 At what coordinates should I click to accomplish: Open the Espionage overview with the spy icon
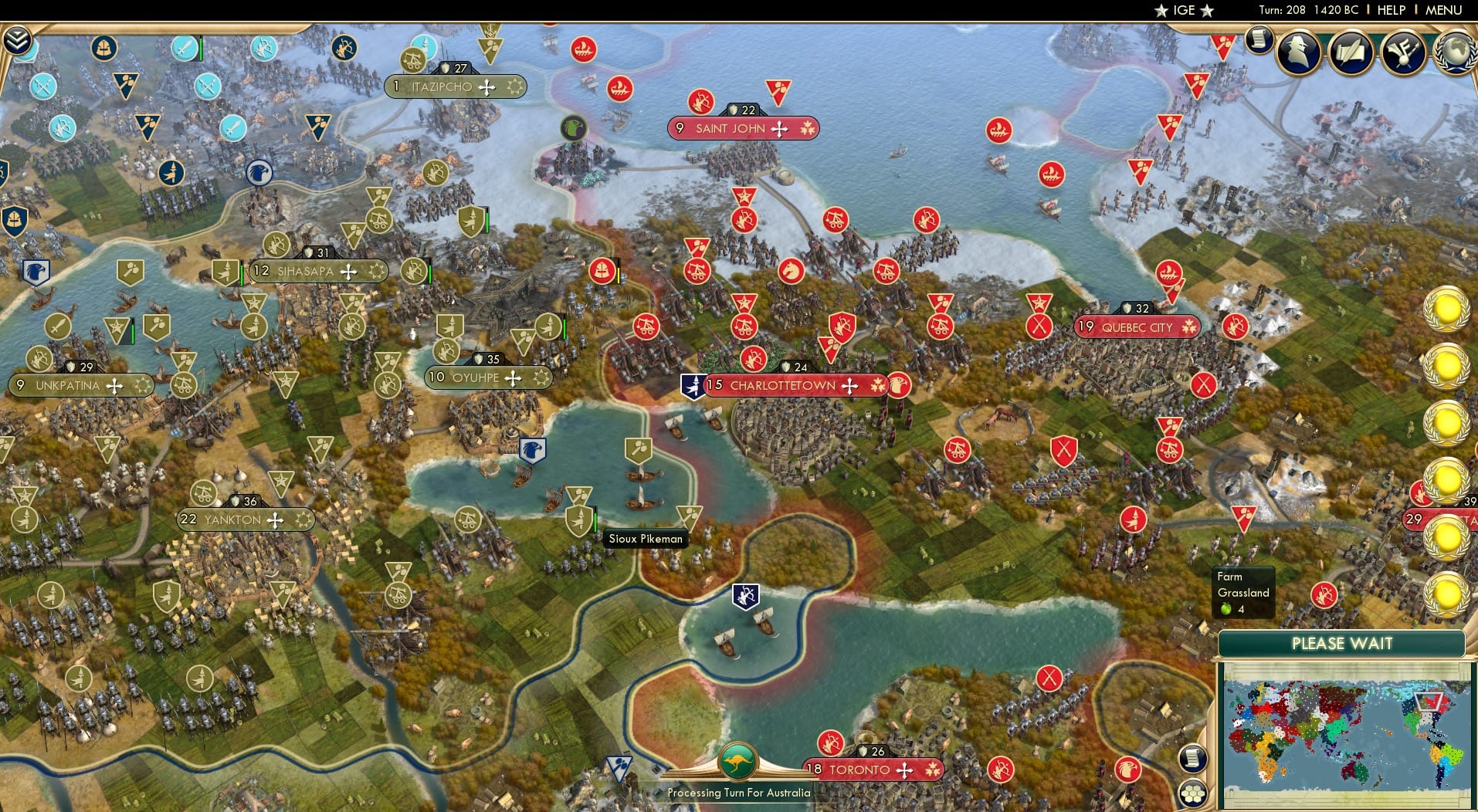pyautogui.click(x=1298, y=52)
